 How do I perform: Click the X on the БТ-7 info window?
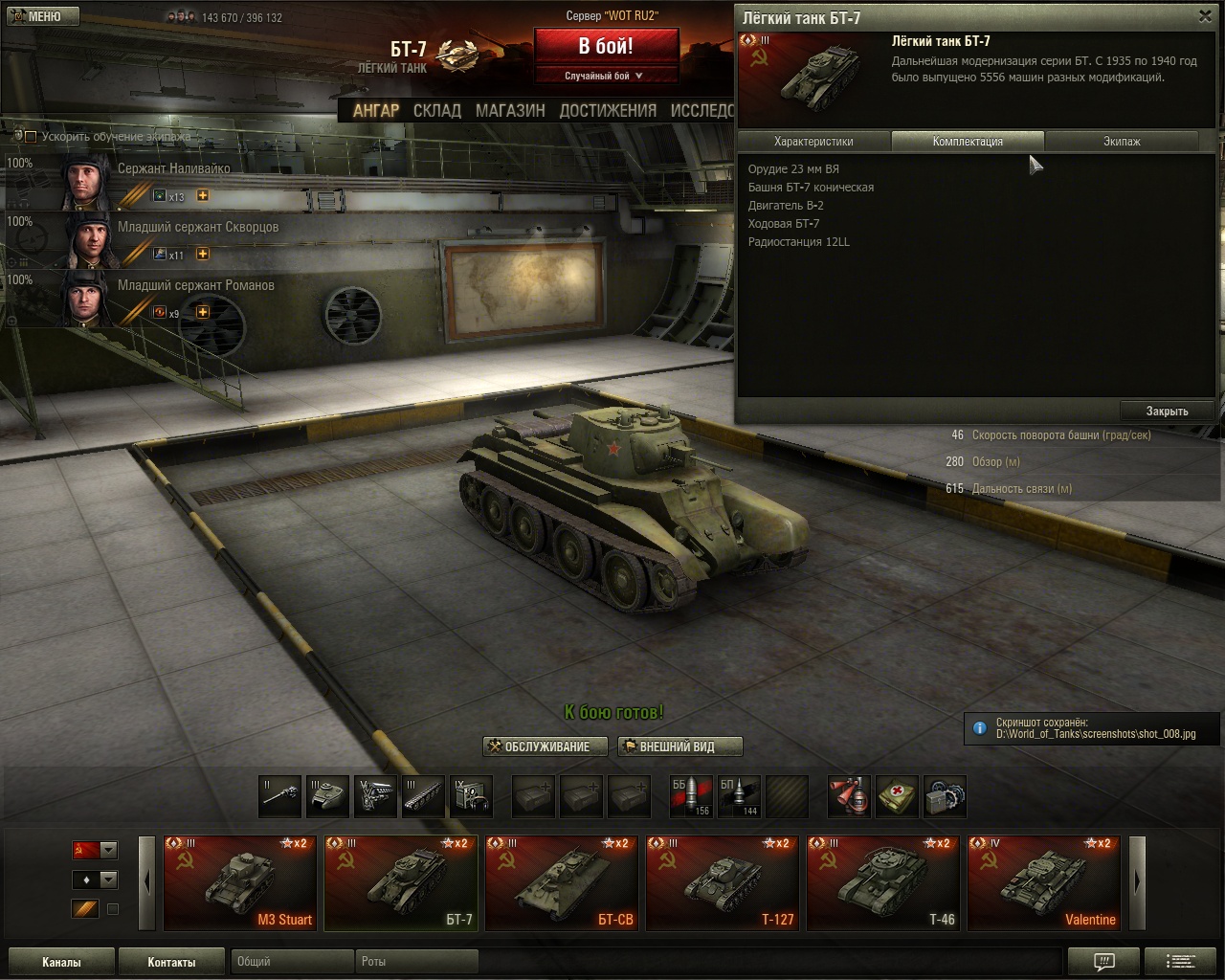click(1205, 16)
